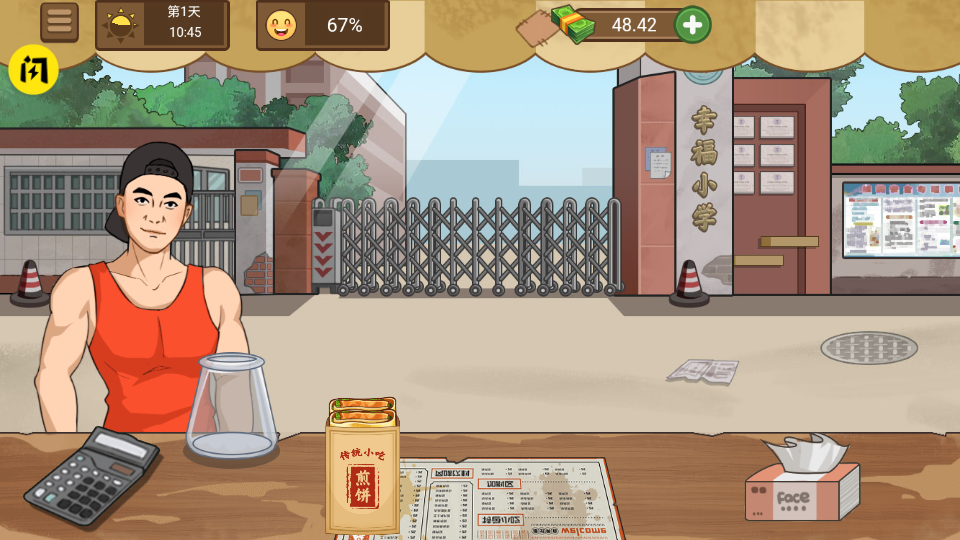This screenshot has width=960, height=540.
Task: Open the hamburger menu
Action: click(60, 23)
